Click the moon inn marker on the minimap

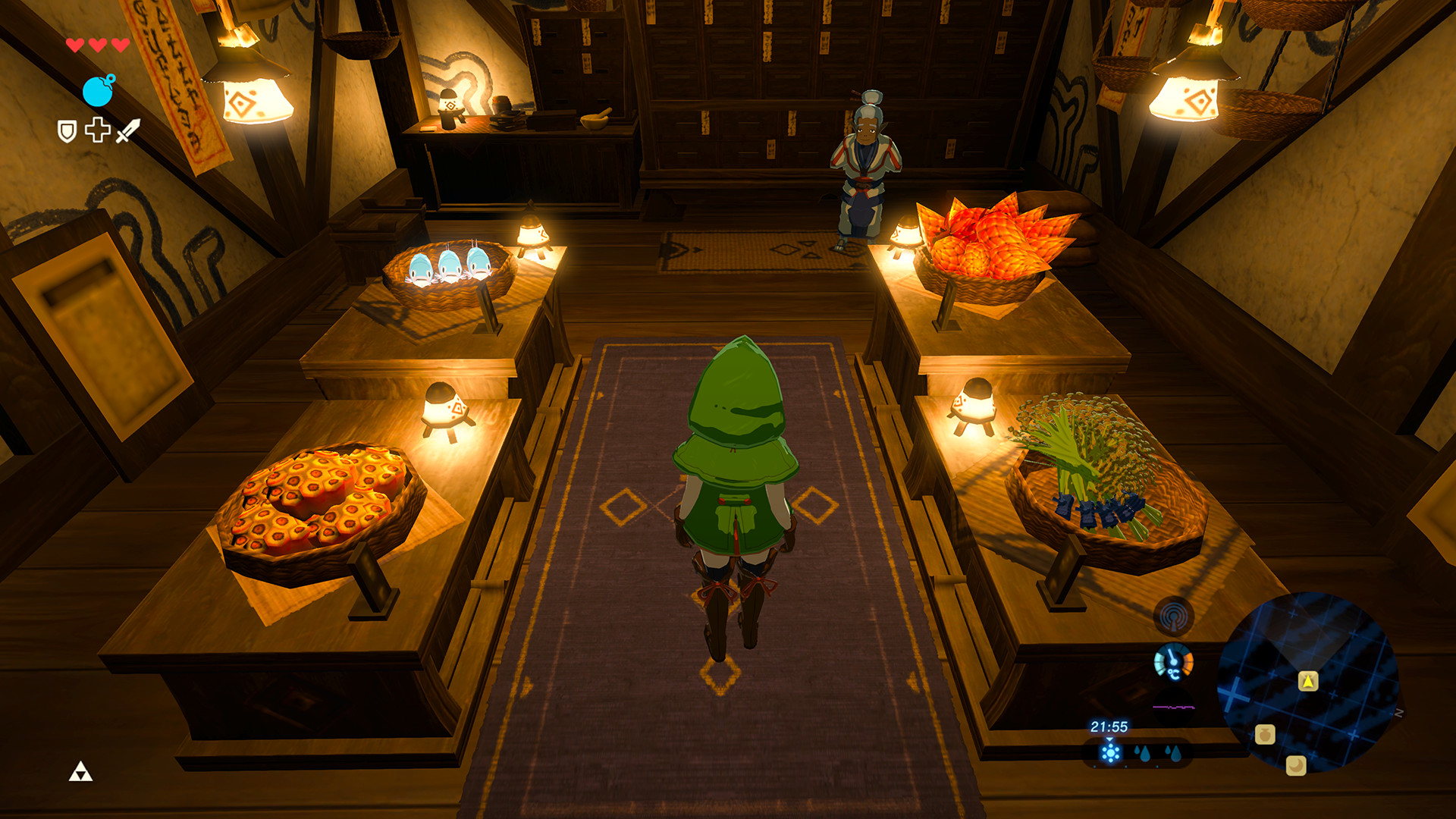[1296, 766]
